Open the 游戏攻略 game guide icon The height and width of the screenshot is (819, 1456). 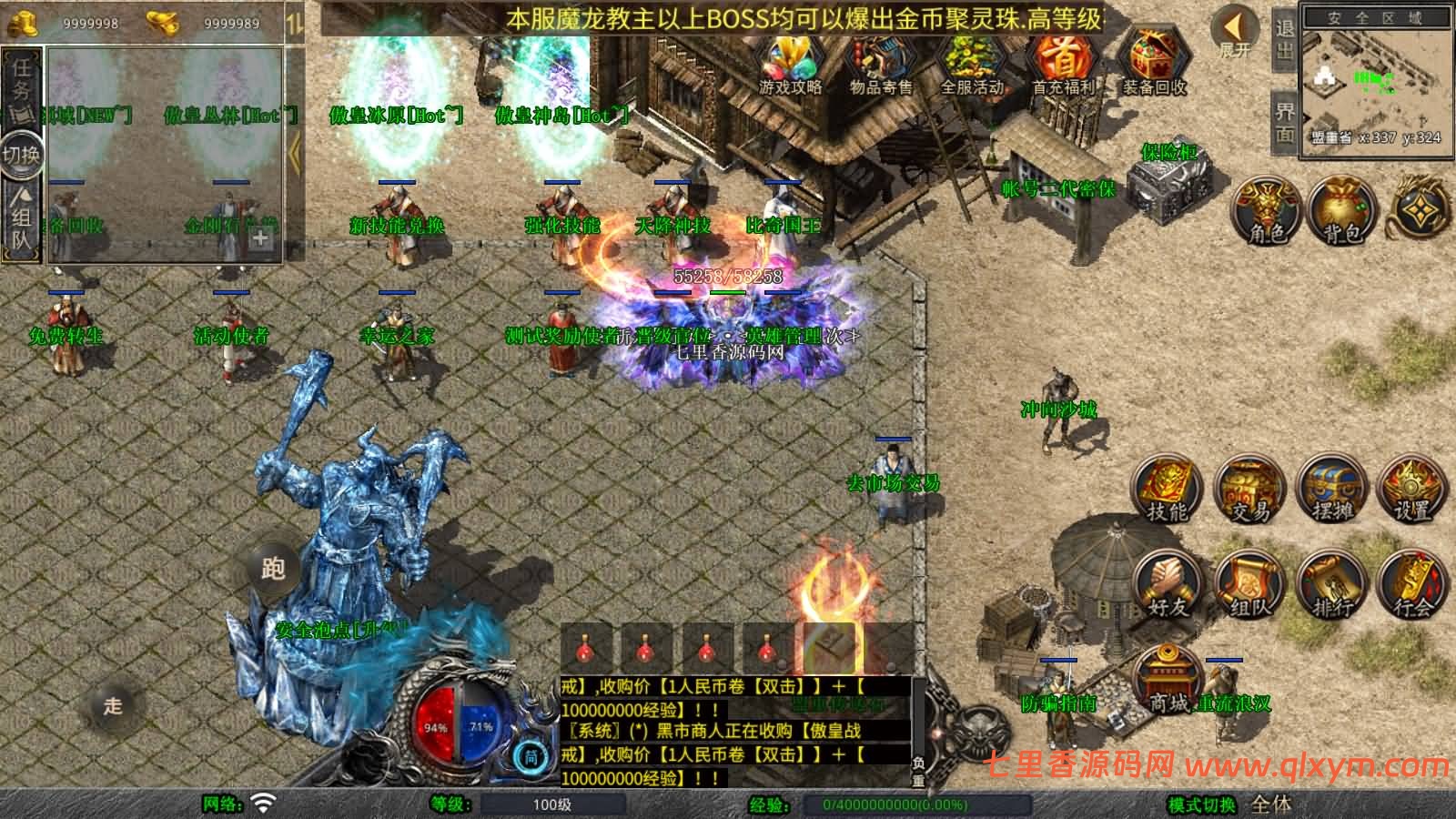790,62
